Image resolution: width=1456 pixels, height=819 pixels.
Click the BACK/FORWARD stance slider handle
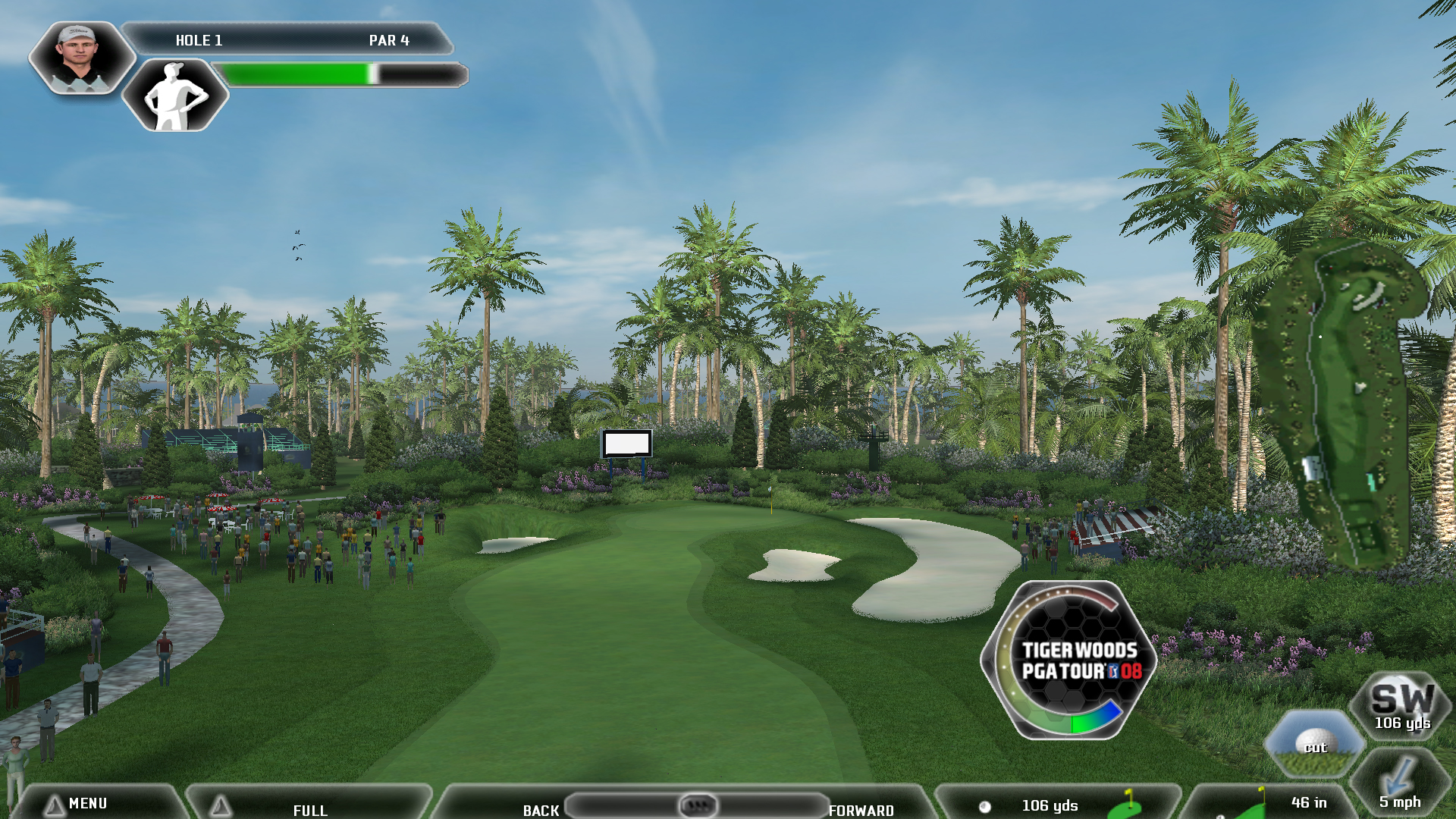[x=697, y=805]
